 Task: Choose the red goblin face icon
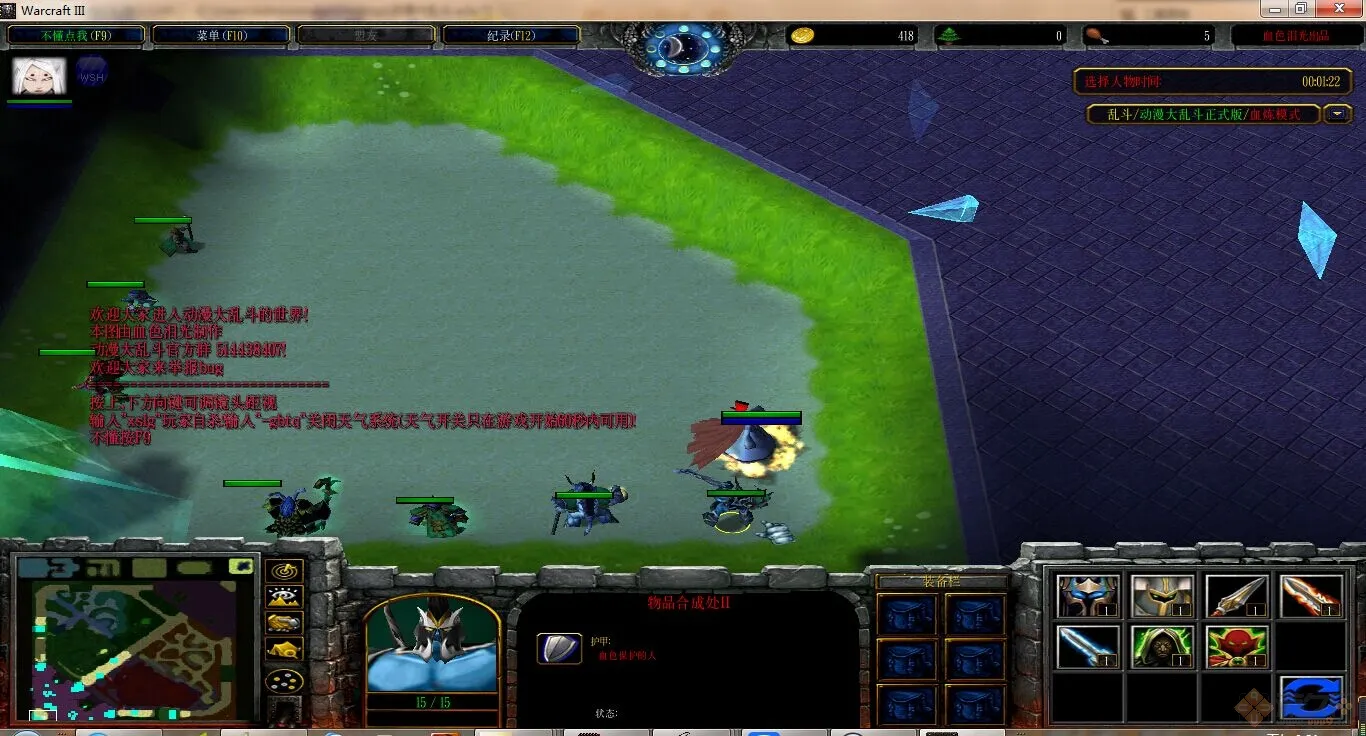[1236, 647]
